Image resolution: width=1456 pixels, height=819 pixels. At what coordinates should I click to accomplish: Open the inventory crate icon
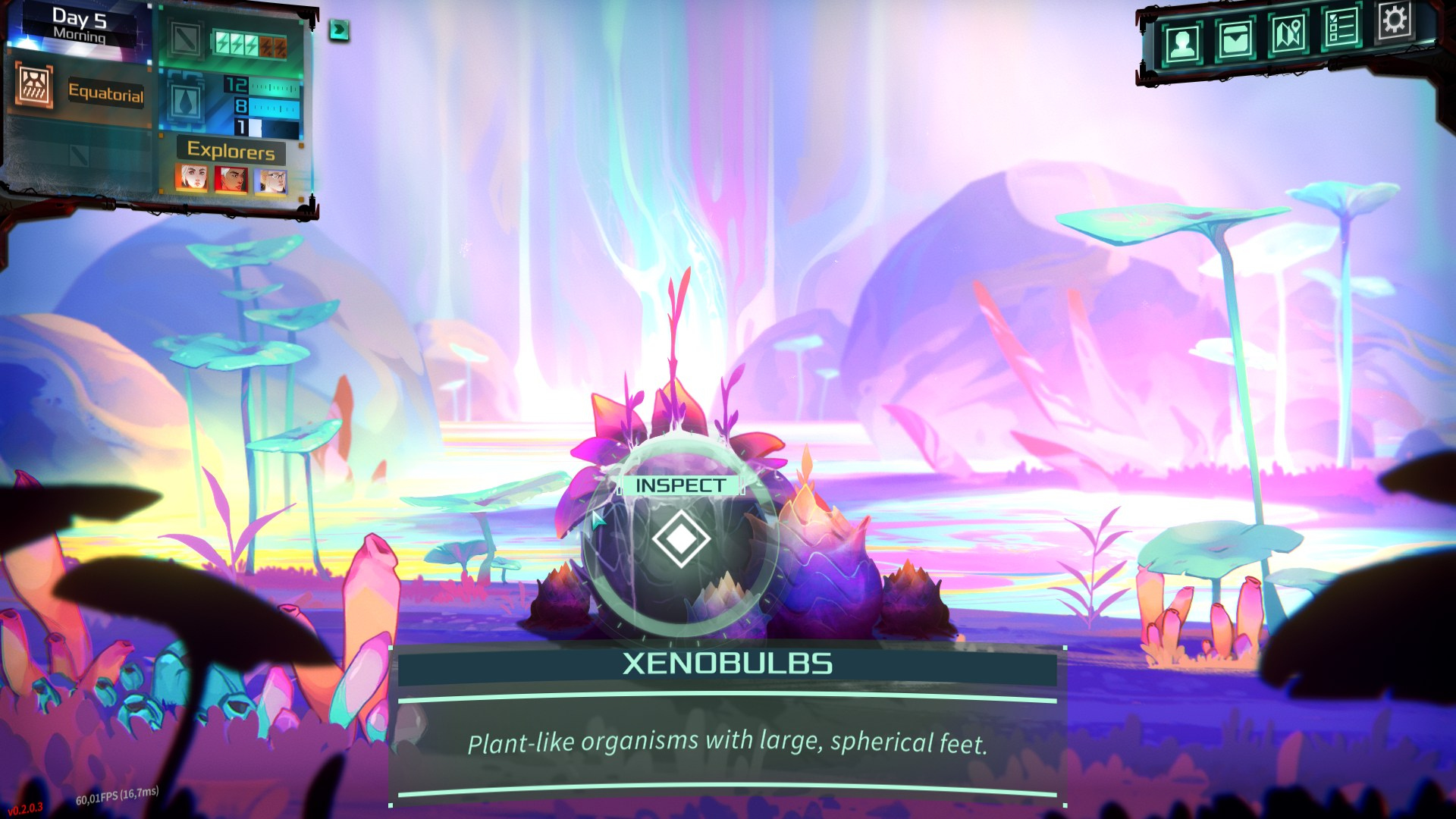(1235, 38)
